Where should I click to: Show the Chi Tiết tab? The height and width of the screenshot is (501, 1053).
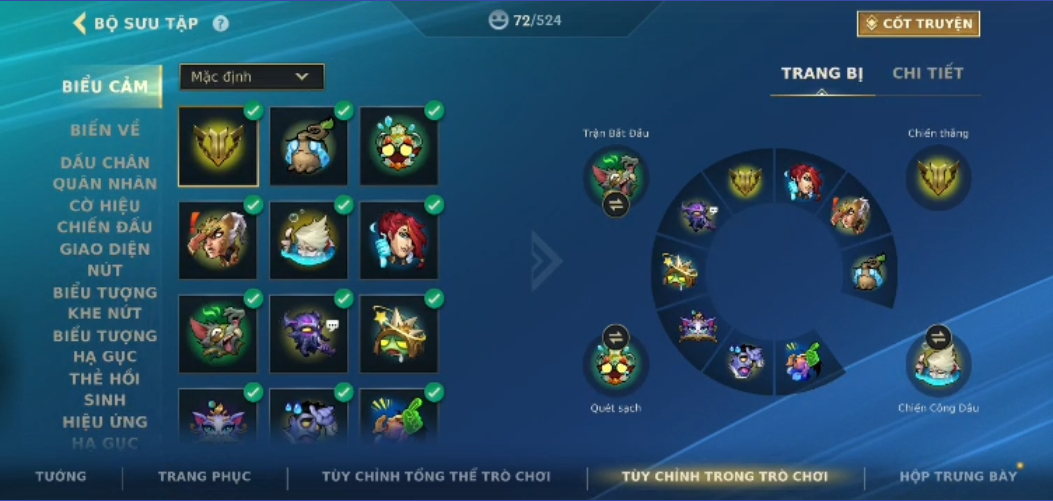pyautogui.click(x=927, y=73)
